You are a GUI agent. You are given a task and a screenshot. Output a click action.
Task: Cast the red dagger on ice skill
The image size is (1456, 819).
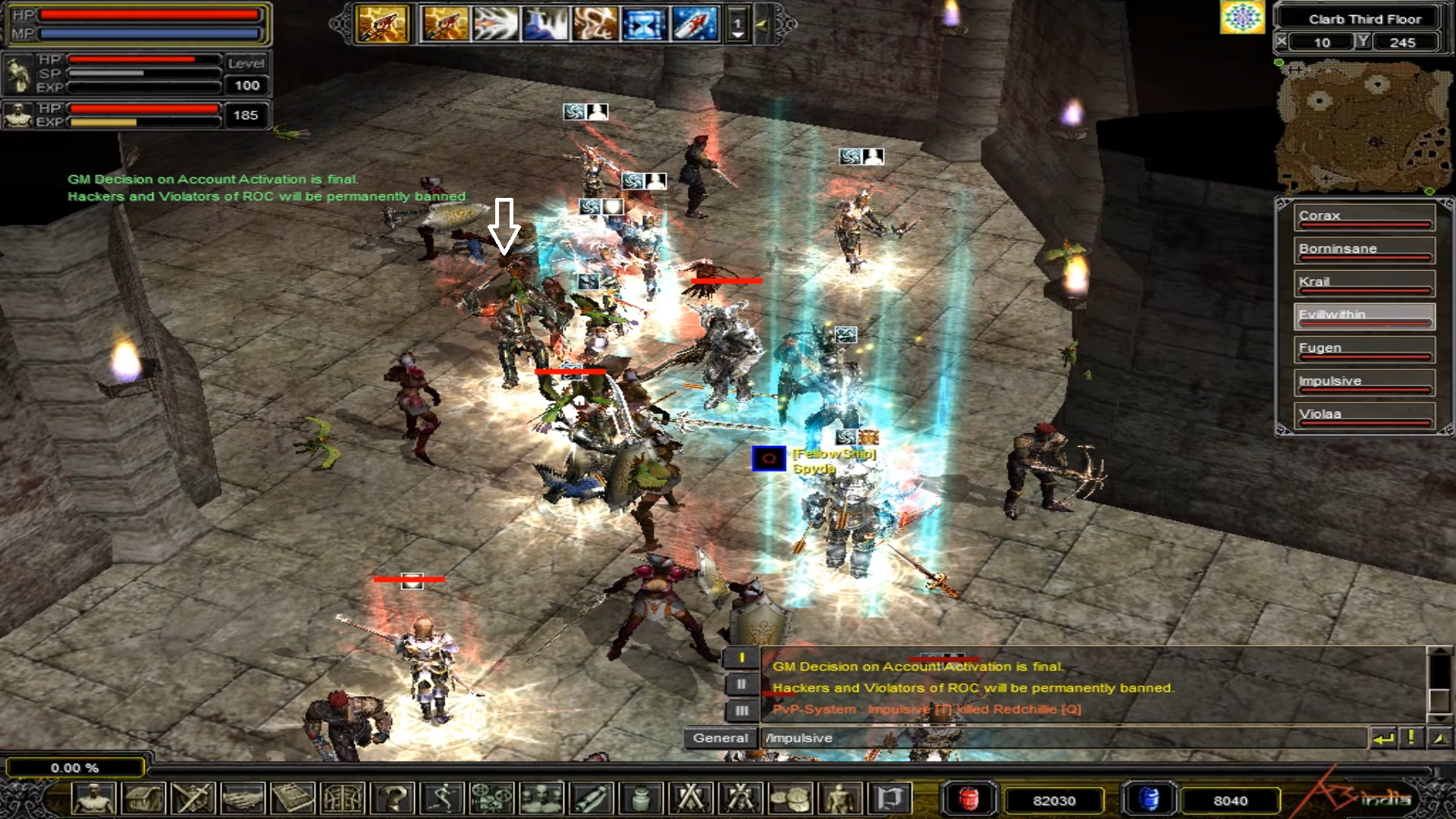(693, 24)
